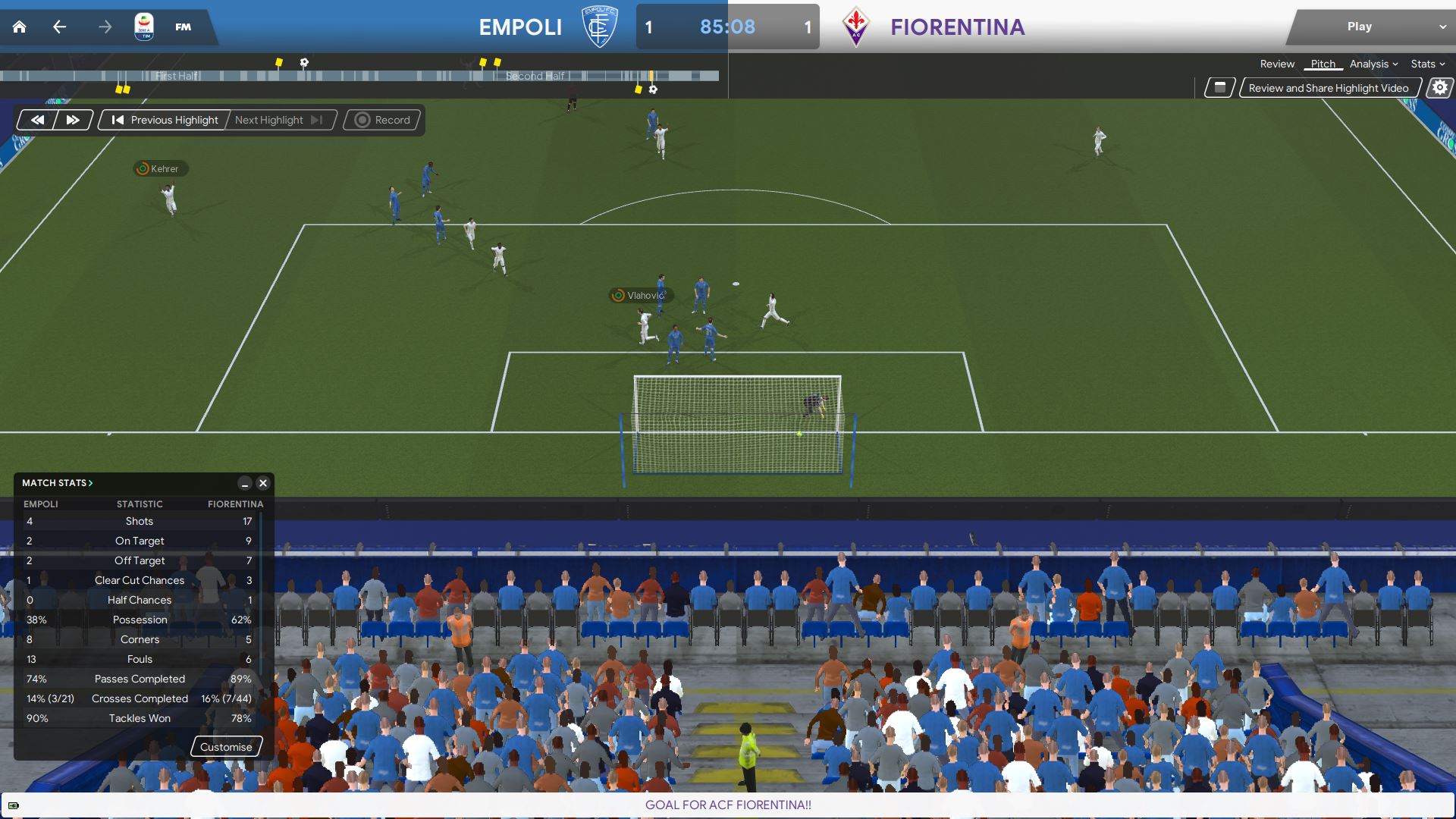Viewport: 1456px width, 819px height.
Task: Minimise the Match Stats panel
Action: (244, 483)
